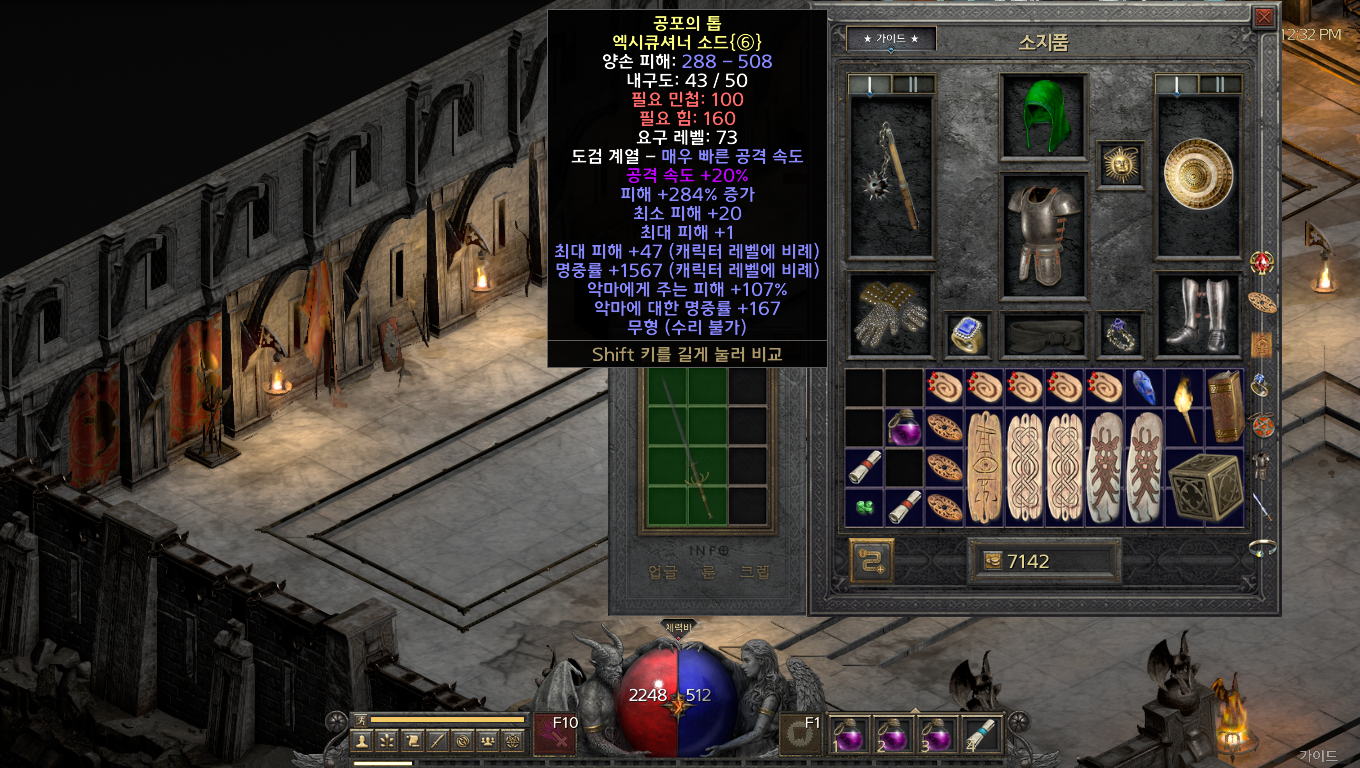Select the blue gem ring slot
This screenshot has width=1360, height=768.
click(x=968, y=334)
